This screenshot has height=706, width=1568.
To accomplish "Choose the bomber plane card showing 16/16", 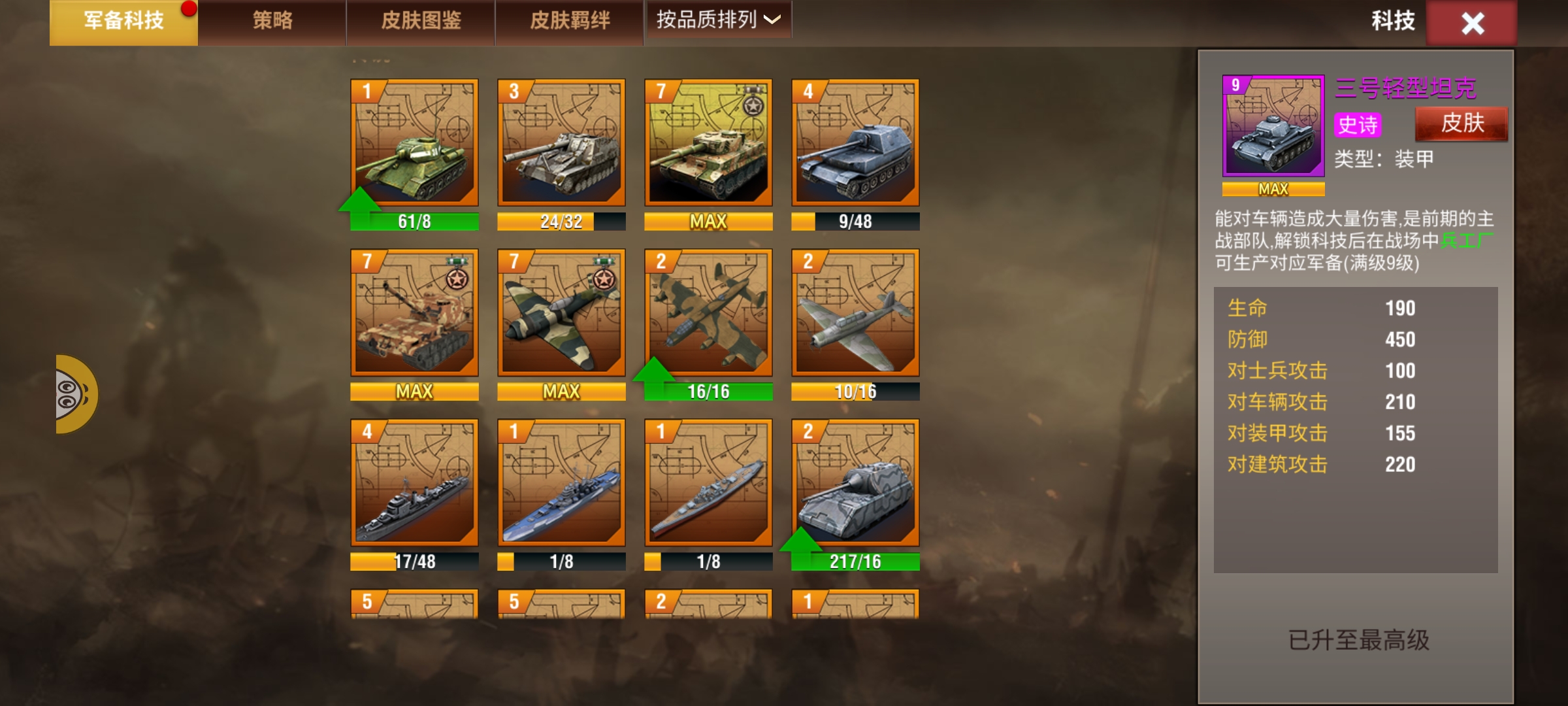I will pyautogui.click(x=708, y=312).
